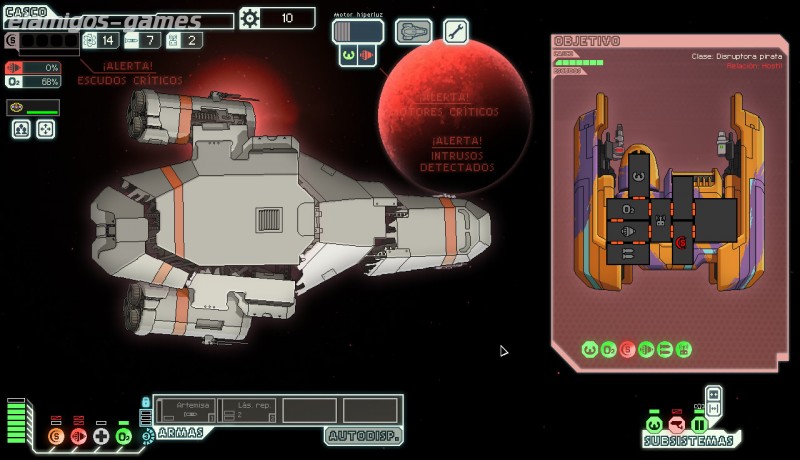
Task: Select the damaged sensors subsystem icon
Action: click(676, 425)
